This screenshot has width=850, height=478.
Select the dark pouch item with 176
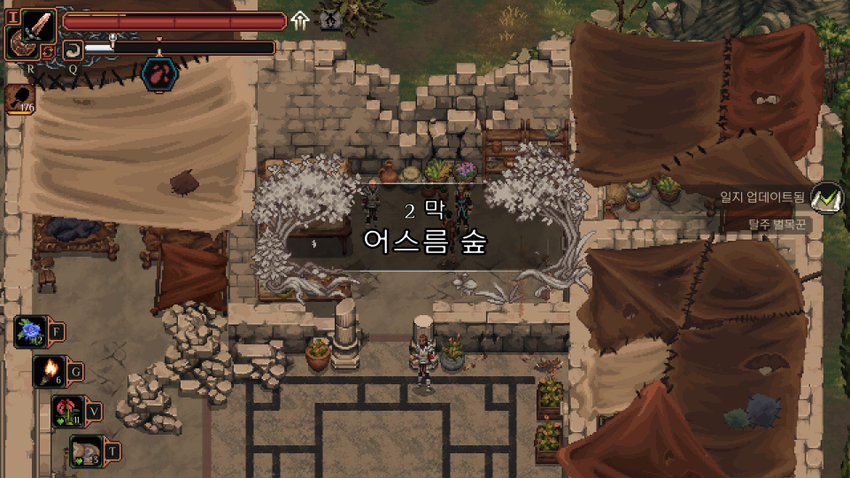point(21,97)
